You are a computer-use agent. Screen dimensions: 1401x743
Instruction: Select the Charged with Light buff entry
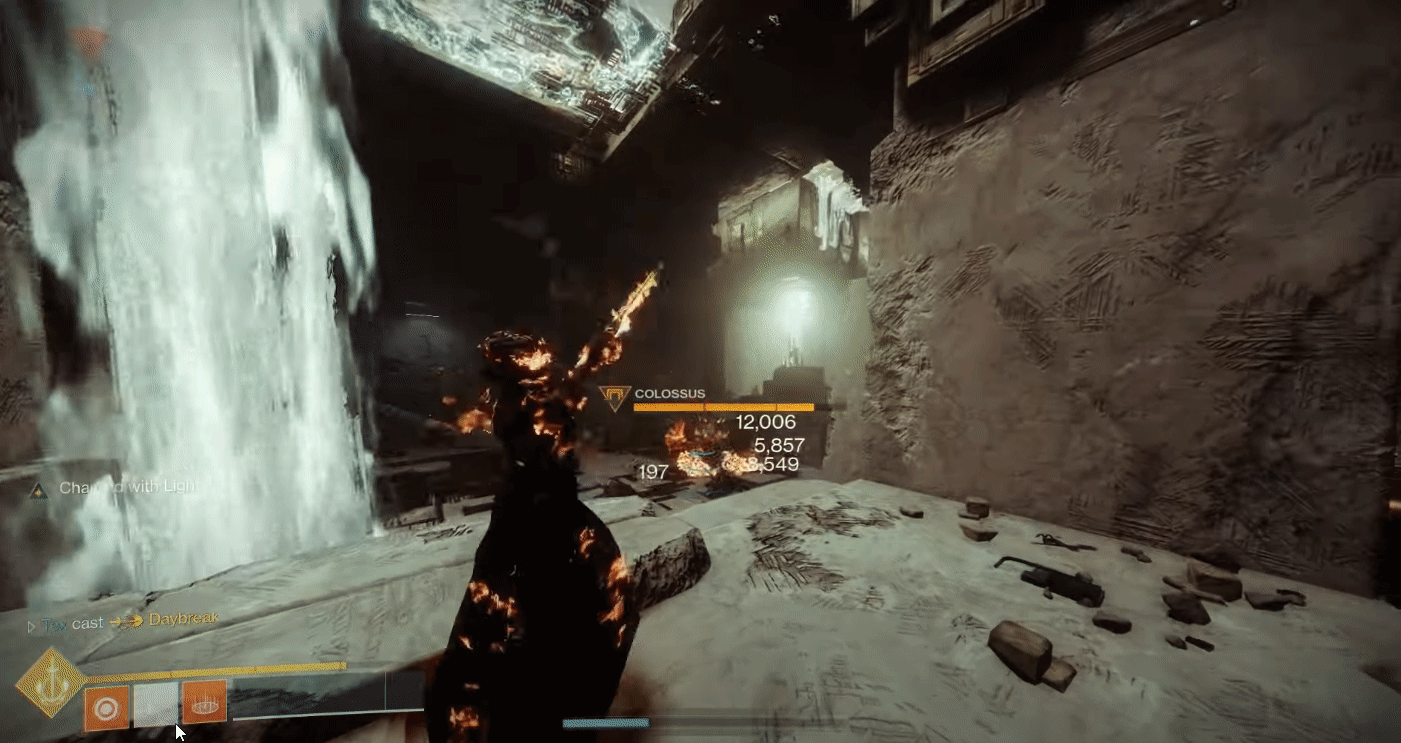116,488
